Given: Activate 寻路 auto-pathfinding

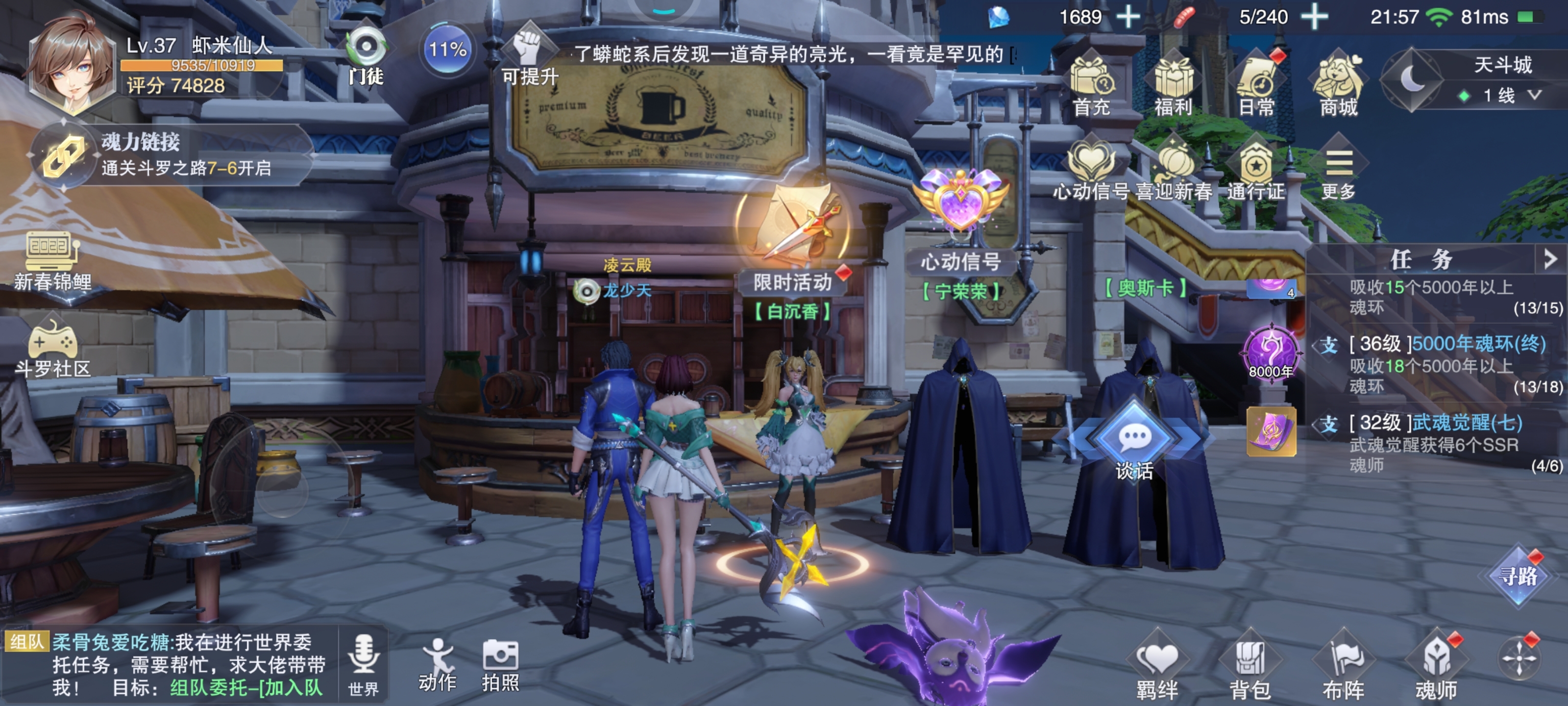Looking at the screenshot, I should pyautogui.click(x=1518, y=575).
